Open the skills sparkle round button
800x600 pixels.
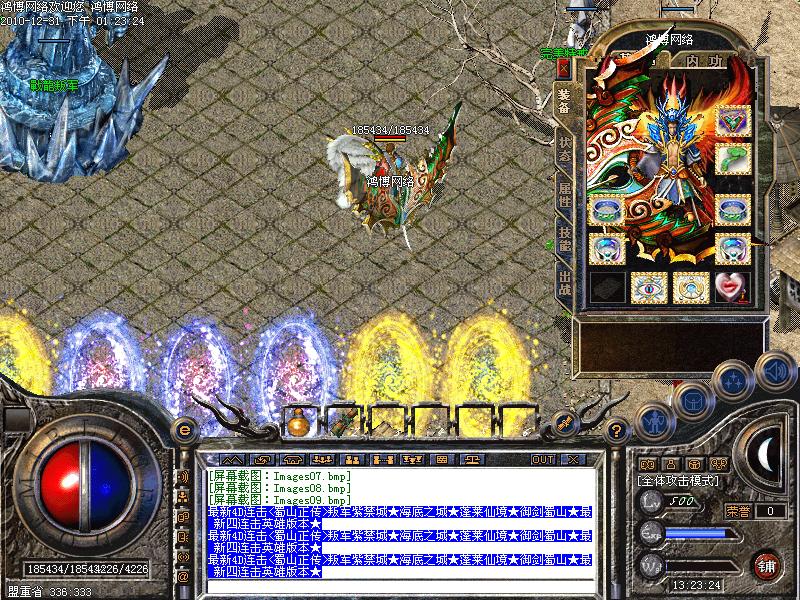[x=734, y=380]
